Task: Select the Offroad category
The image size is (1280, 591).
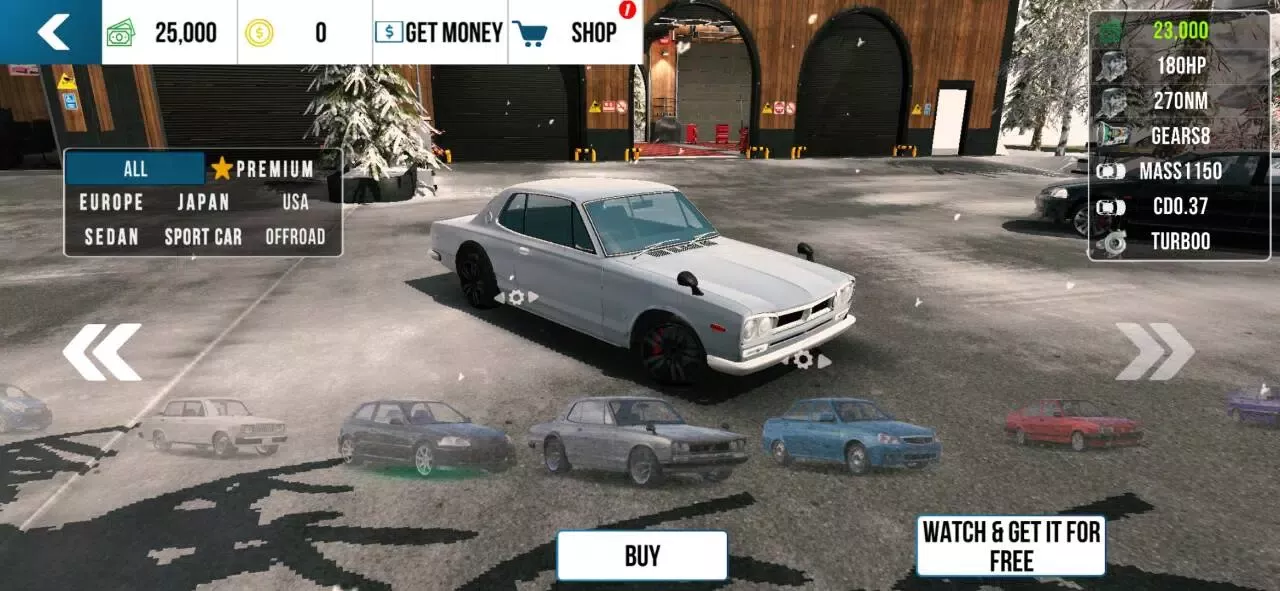Action: (295, 237)
